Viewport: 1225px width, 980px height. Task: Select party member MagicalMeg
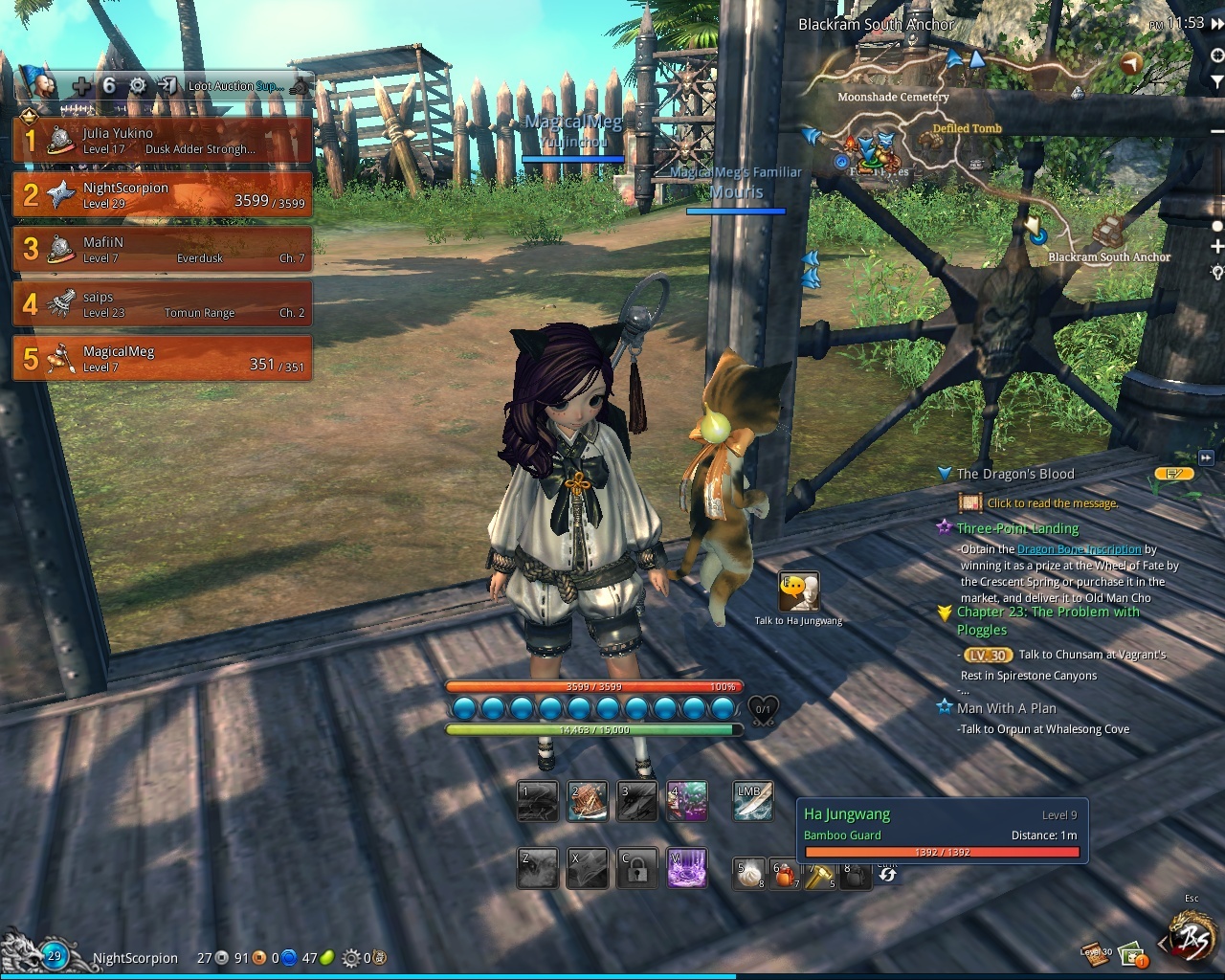click(163, 359)
